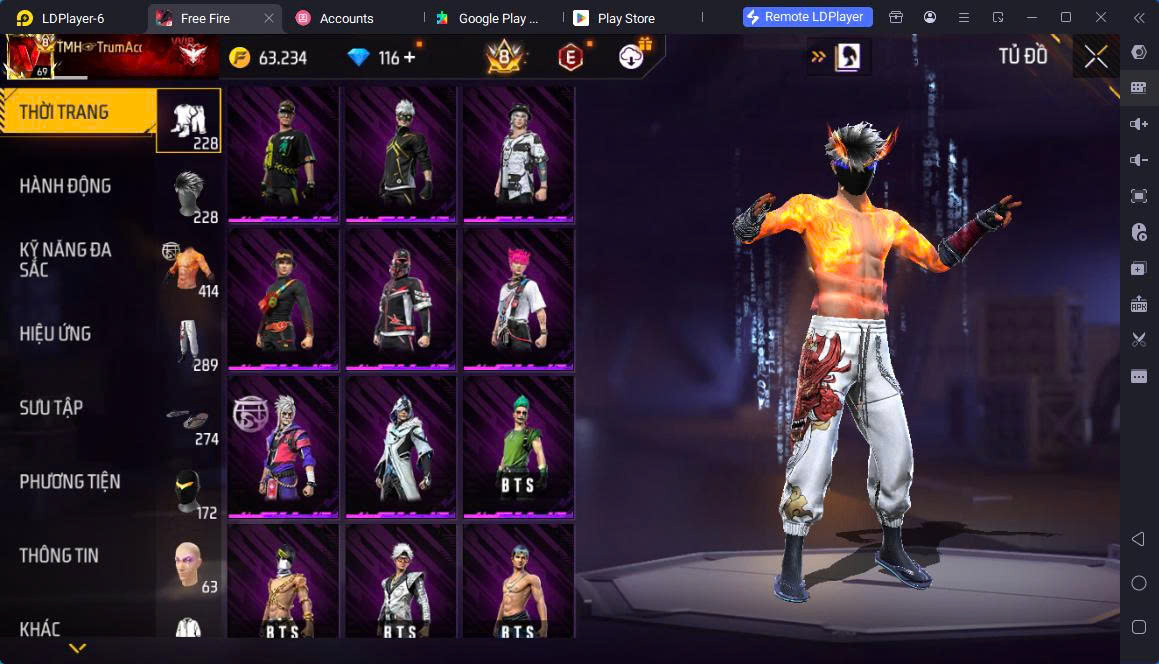This screenshot has width=1159, height=664.
Task: Choose the green-haired BTS outfit
Action: (518, 446)
